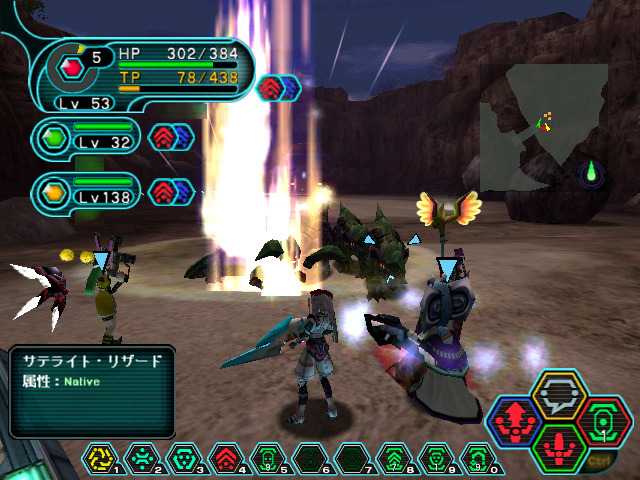Click the player's red section ID badge
This screenshot has width=640, height=480.
72,68
